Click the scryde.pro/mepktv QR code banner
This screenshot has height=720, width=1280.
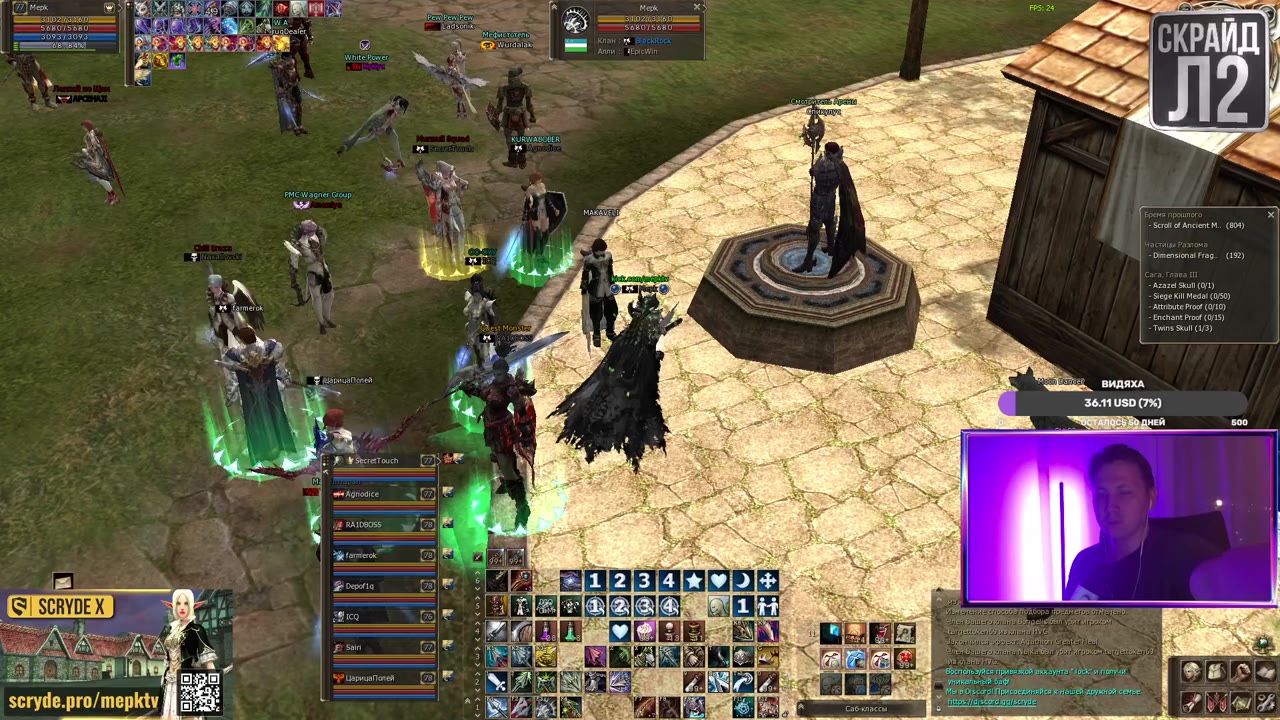coord(200,692)
